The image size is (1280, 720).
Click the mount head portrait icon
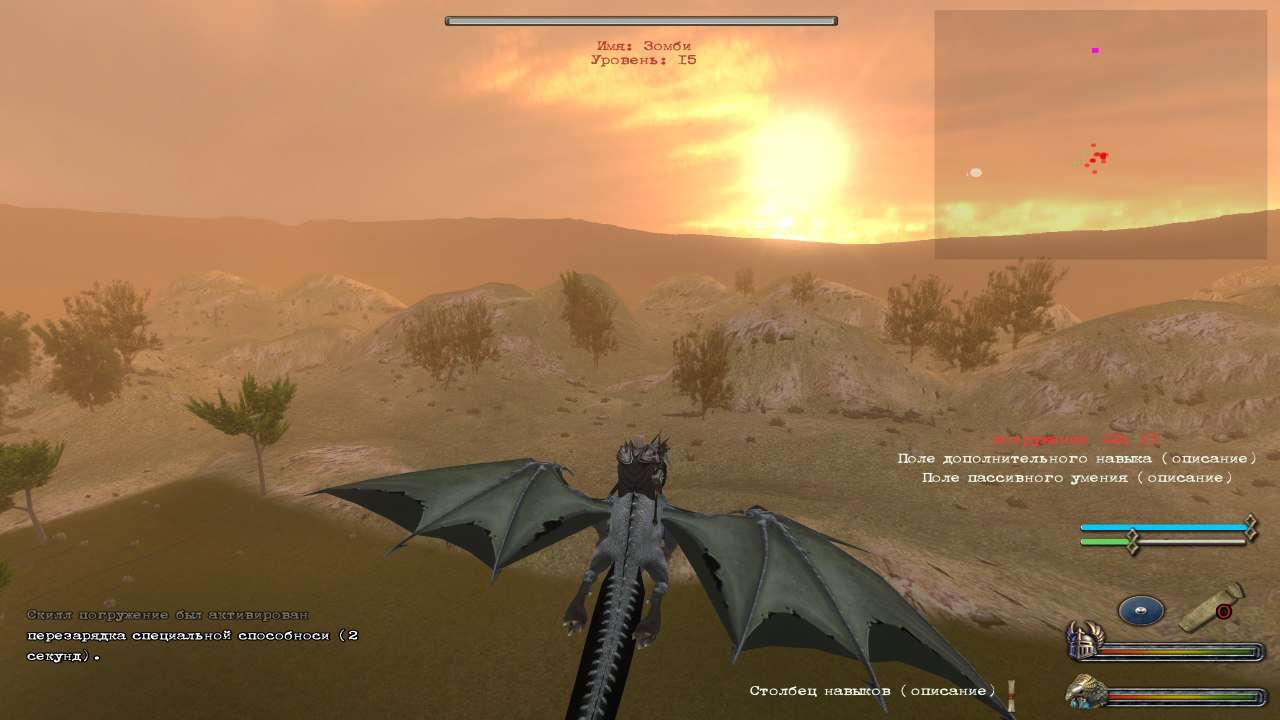tap(1083, 692)
